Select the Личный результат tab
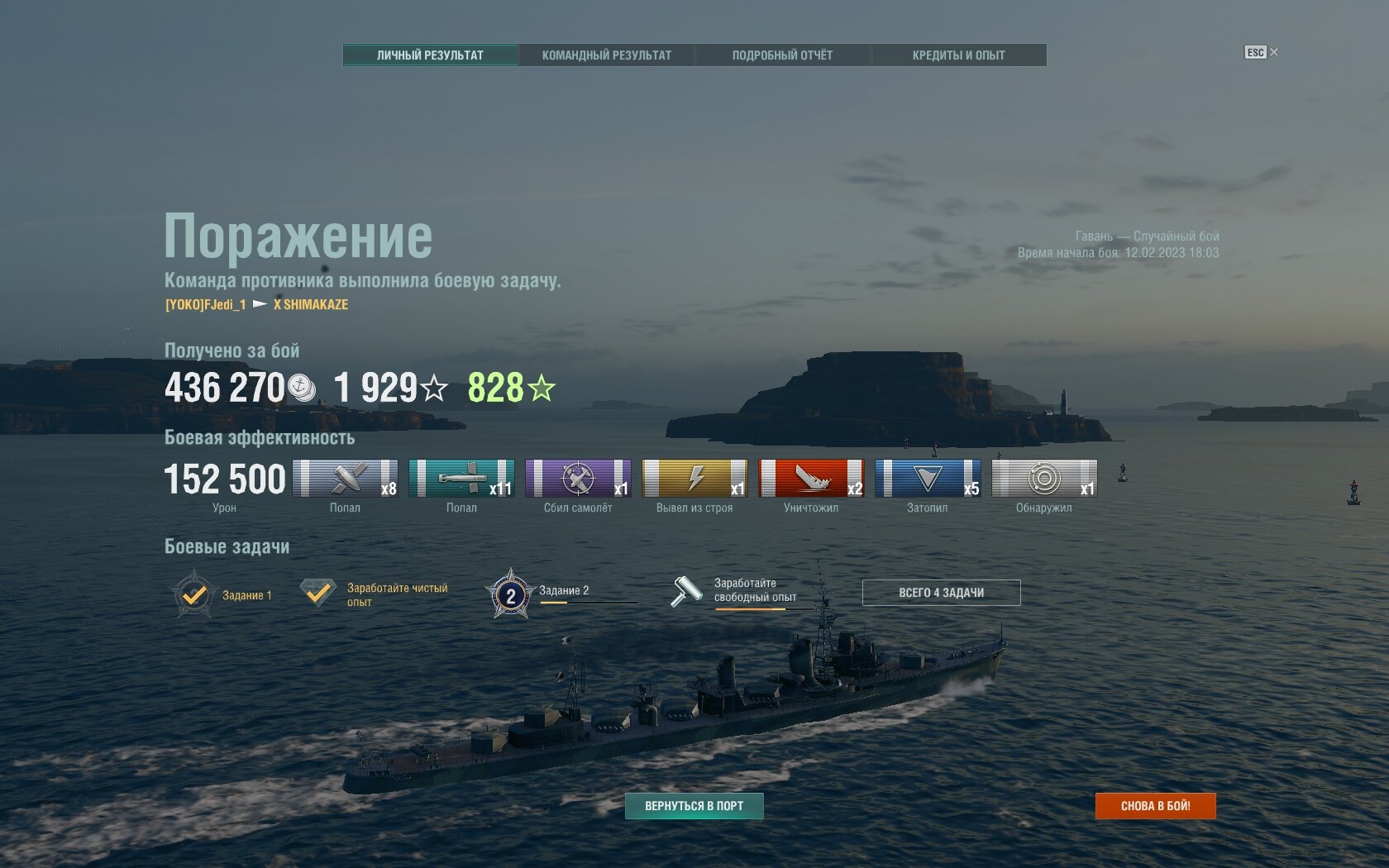The image size is (1389, 868). pos(430,55)
